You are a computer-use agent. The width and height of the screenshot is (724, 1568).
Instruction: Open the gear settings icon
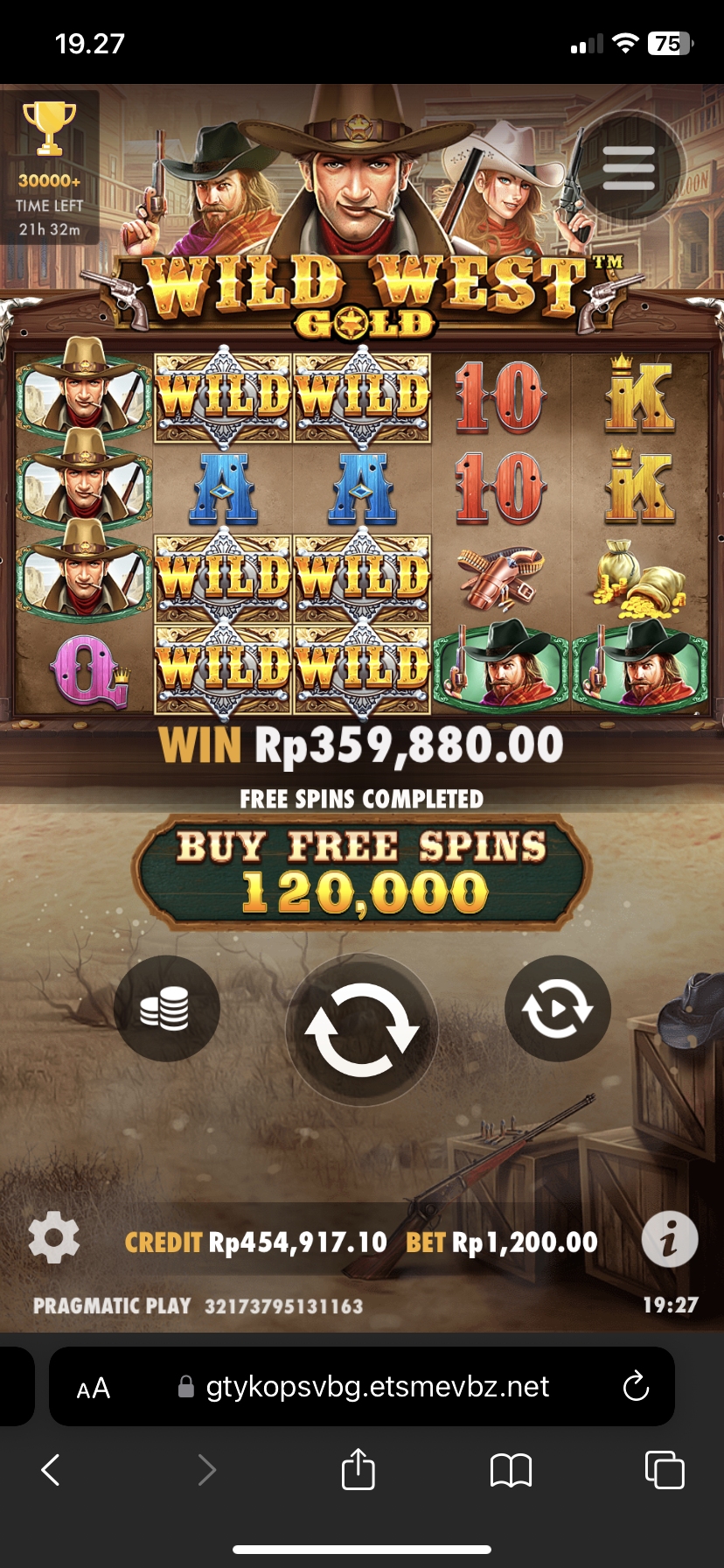(x=54, y=1238)
